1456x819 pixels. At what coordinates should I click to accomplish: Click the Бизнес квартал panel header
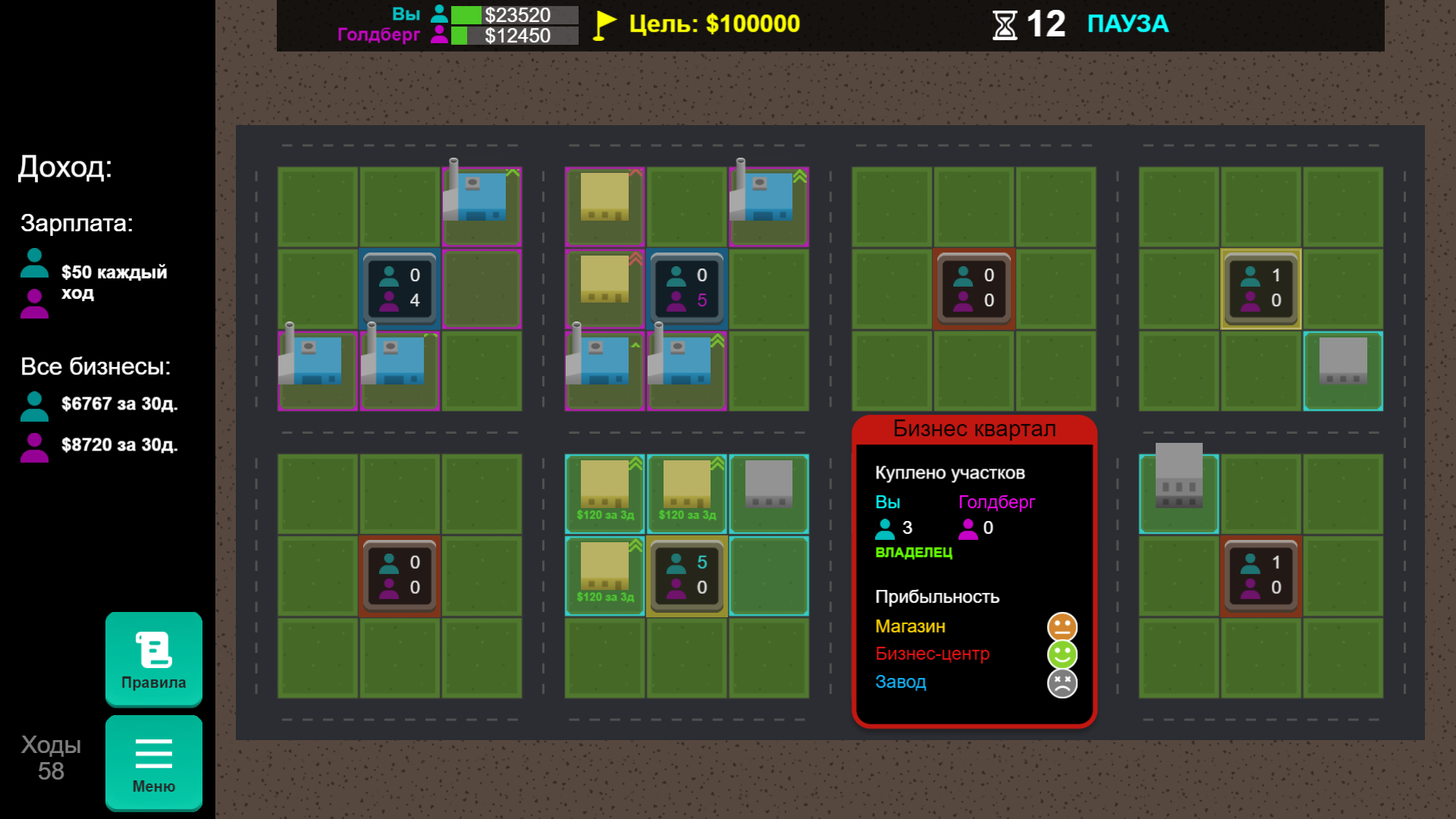[x=974, y=428]
